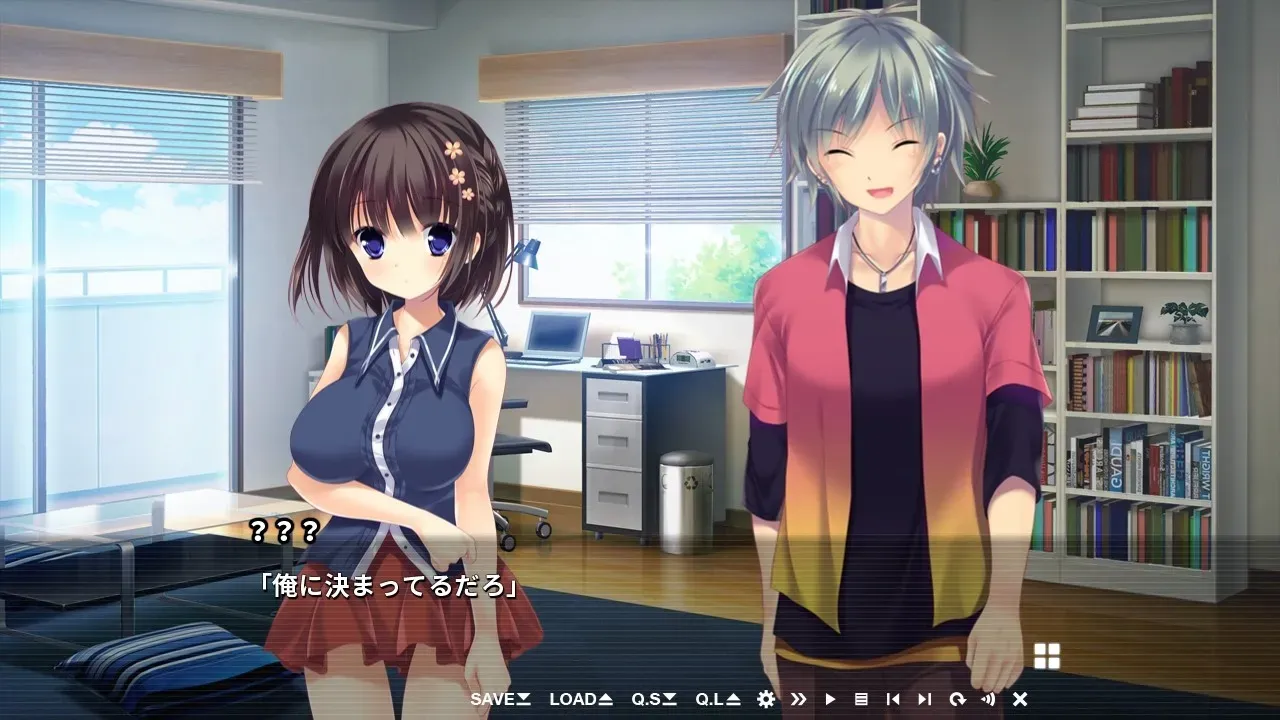This screenshot has width=1280, height=720.
Task: Click the replay rotation icon
Action: pos(958,700)
